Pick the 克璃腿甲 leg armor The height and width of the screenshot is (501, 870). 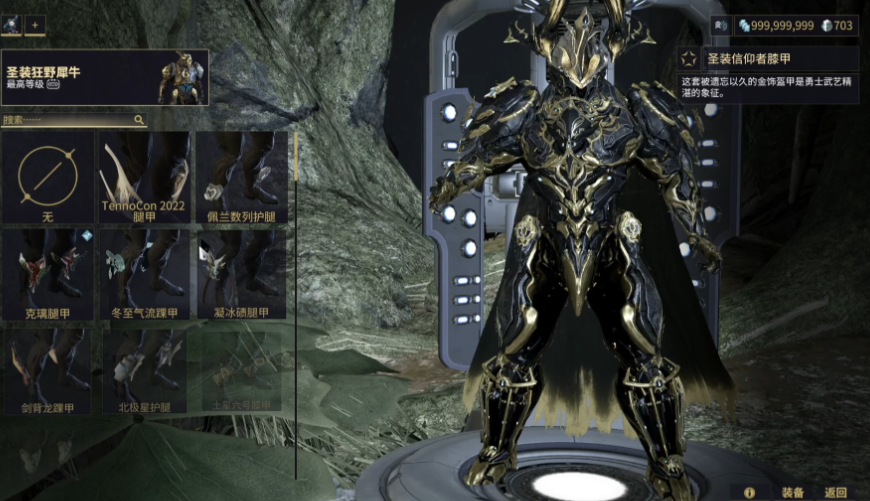pos(48,273)
